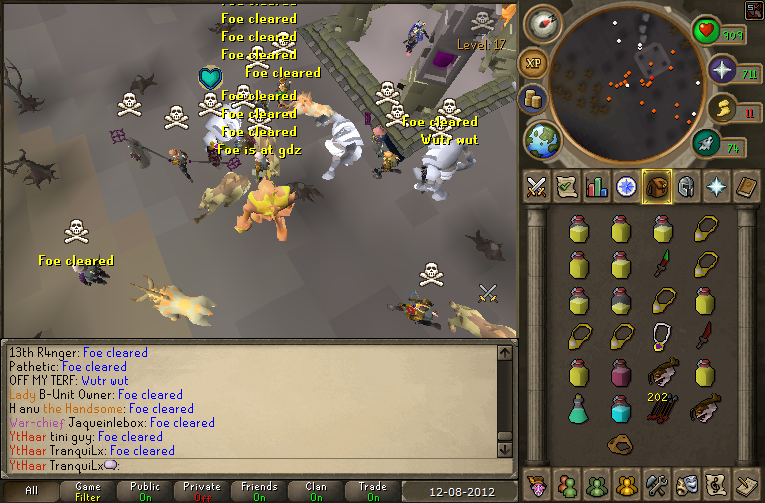Toggle run with the boot energy orb
This screenshot has height=503, width=765.
click(708, 143)
